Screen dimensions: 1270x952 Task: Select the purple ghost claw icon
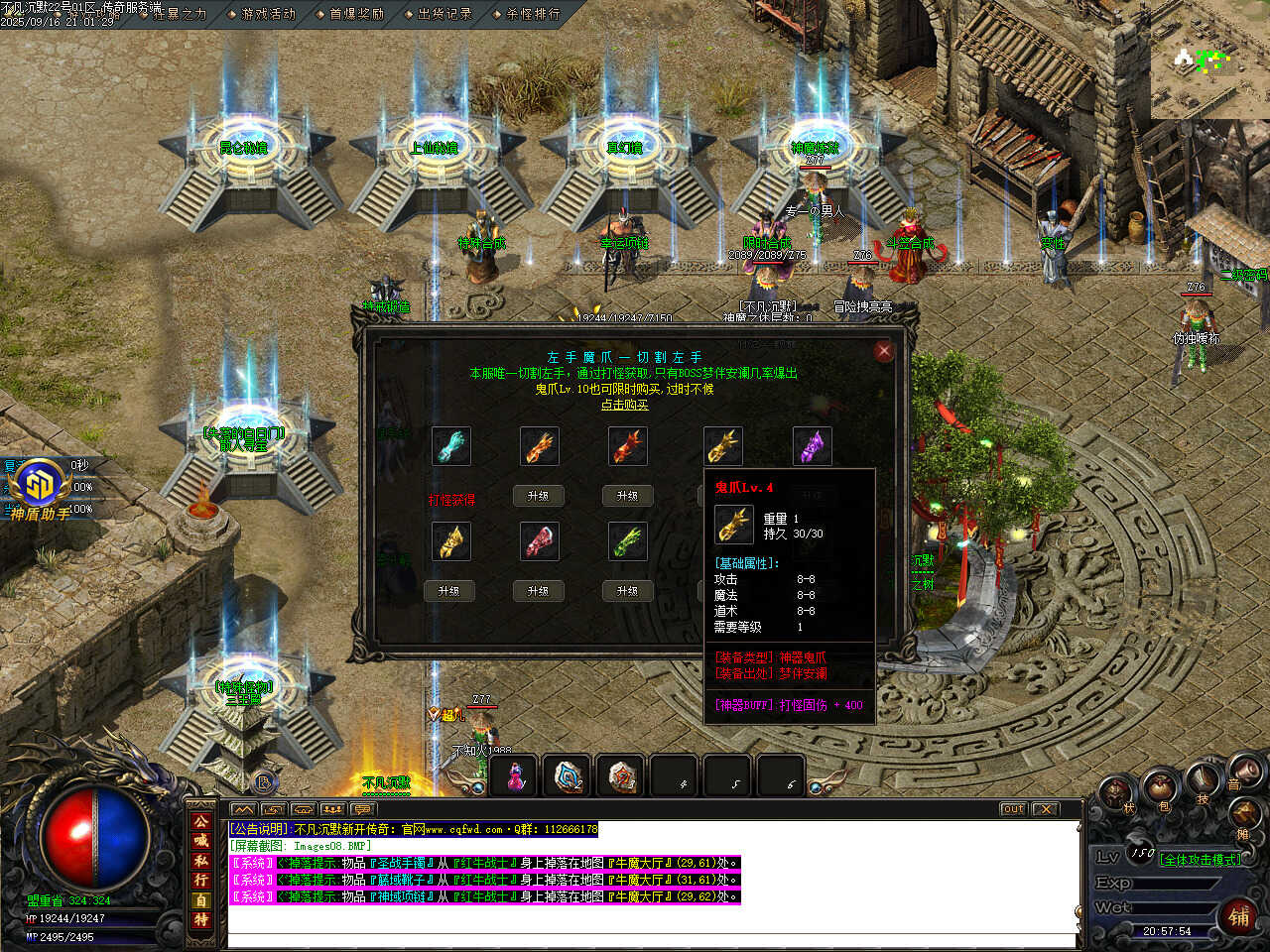(x=813, y=446)
